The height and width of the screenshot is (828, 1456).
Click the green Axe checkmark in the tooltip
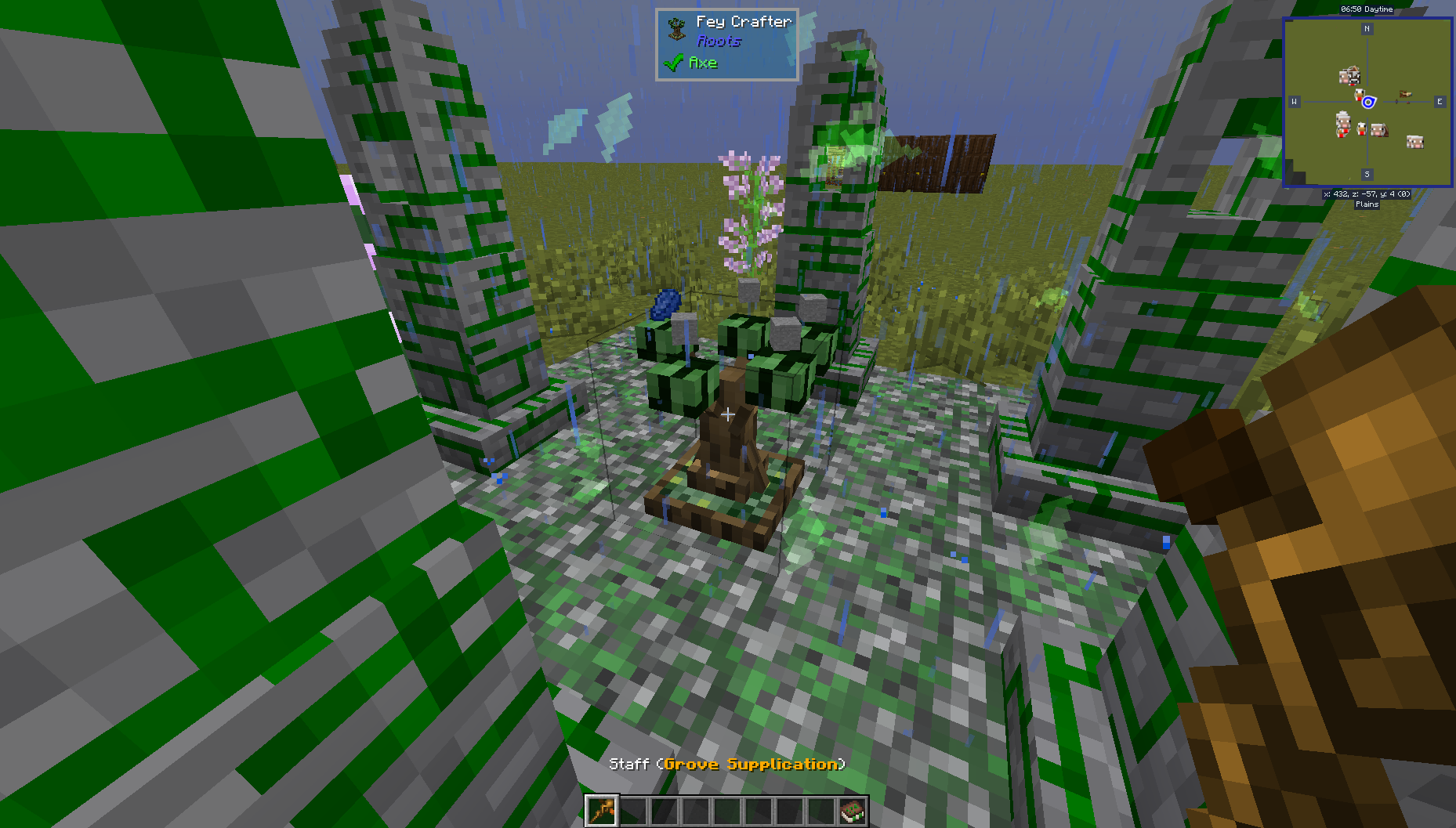tap(672, 63)
